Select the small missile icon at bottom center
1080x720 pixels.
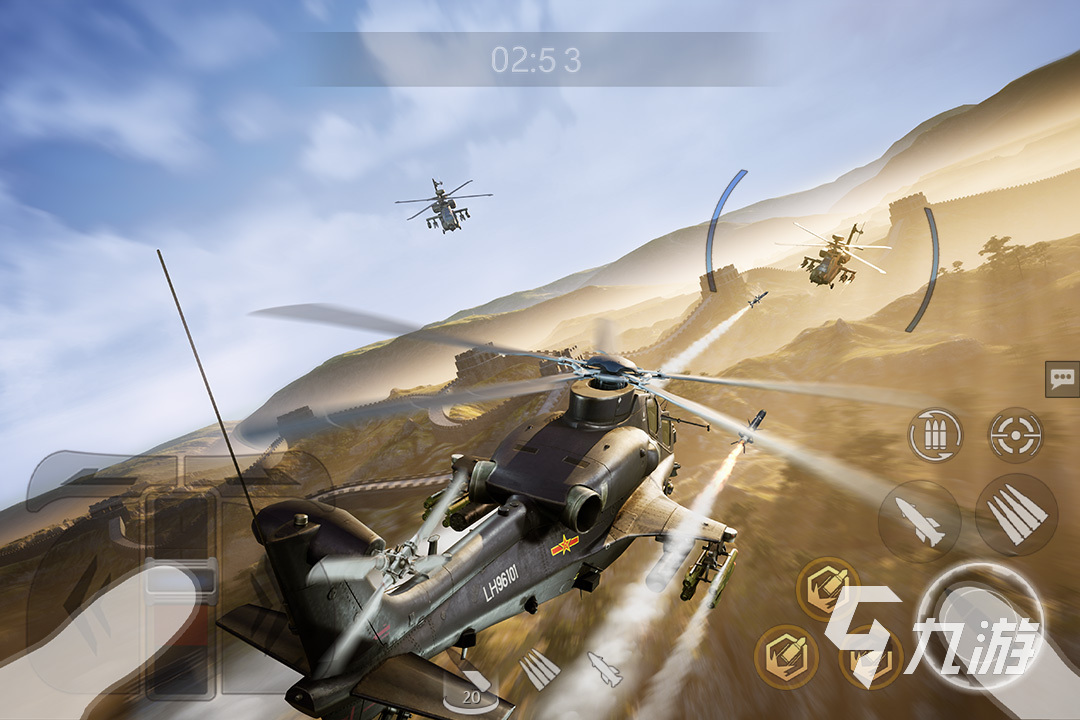604,668
